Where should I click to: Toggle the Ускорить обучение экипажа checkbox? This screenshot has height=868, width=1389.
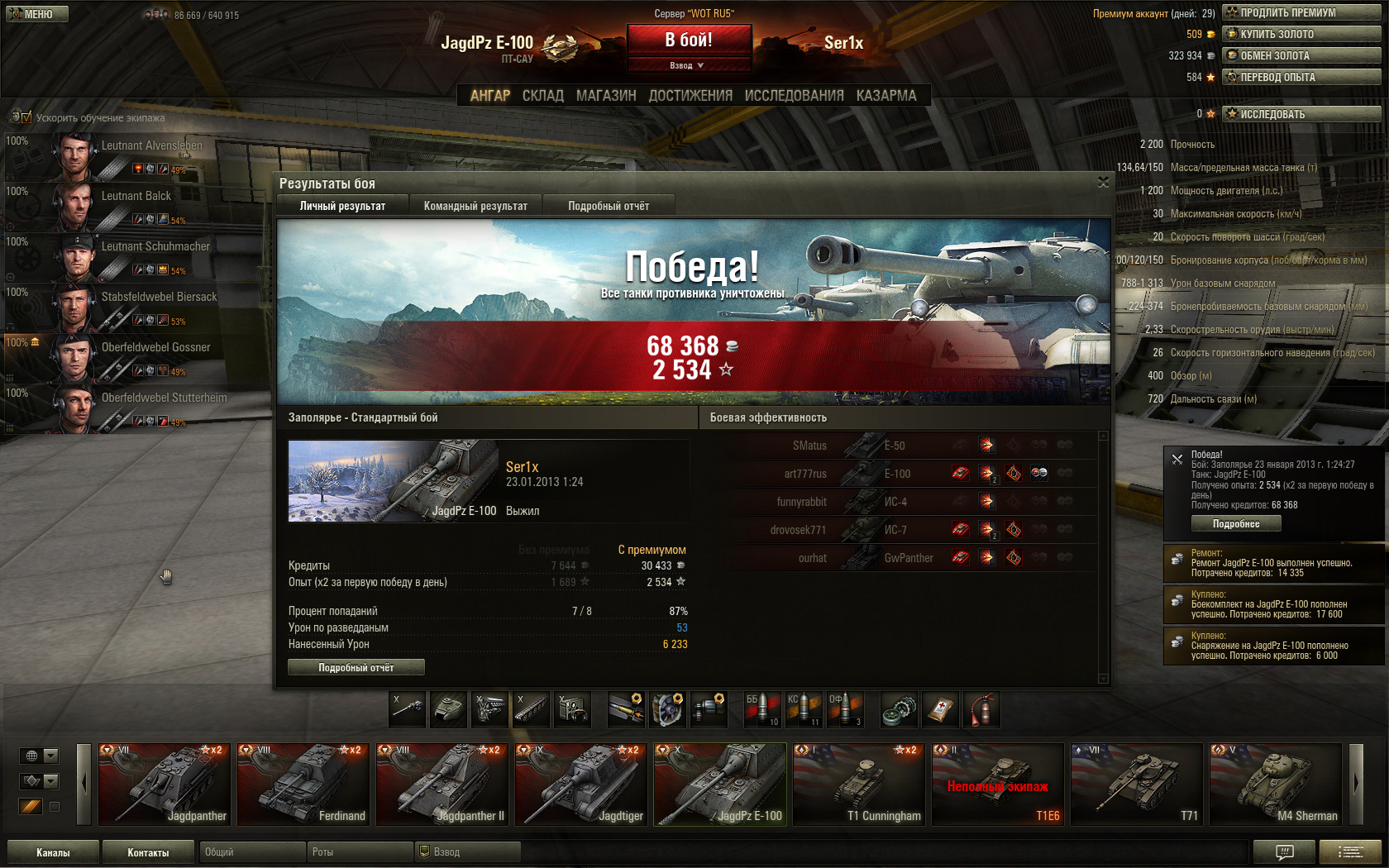[x=26, y=117]
